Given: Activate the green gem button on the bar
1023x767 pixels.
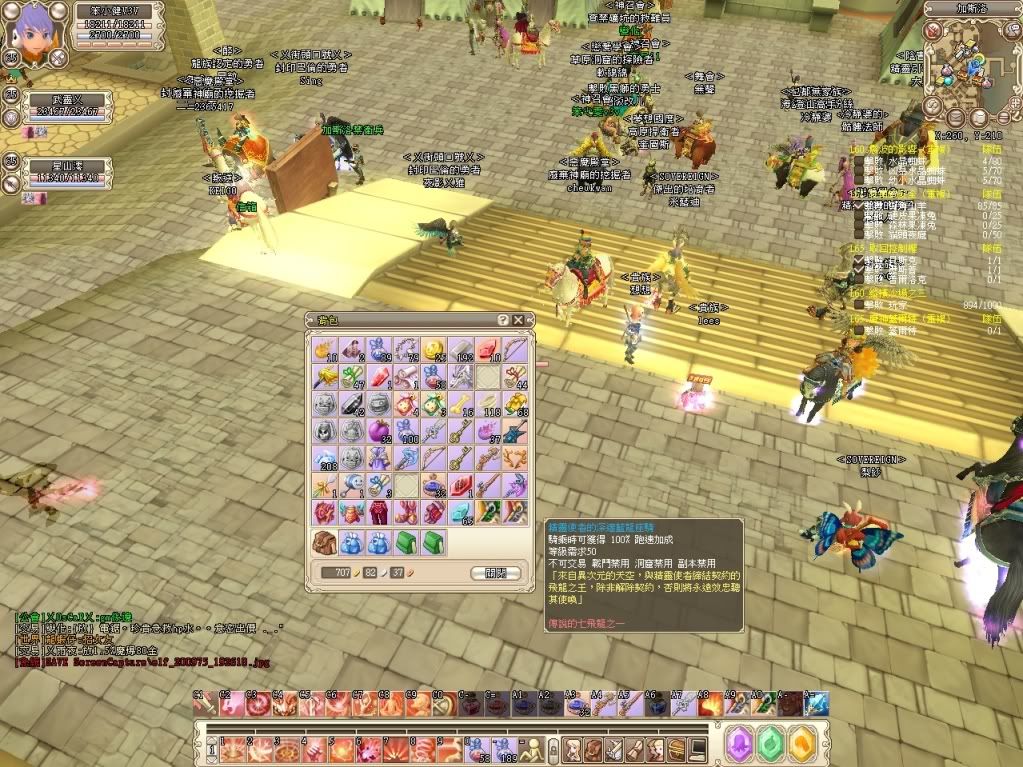Looking at the screenshot, I should pos(771,746).
